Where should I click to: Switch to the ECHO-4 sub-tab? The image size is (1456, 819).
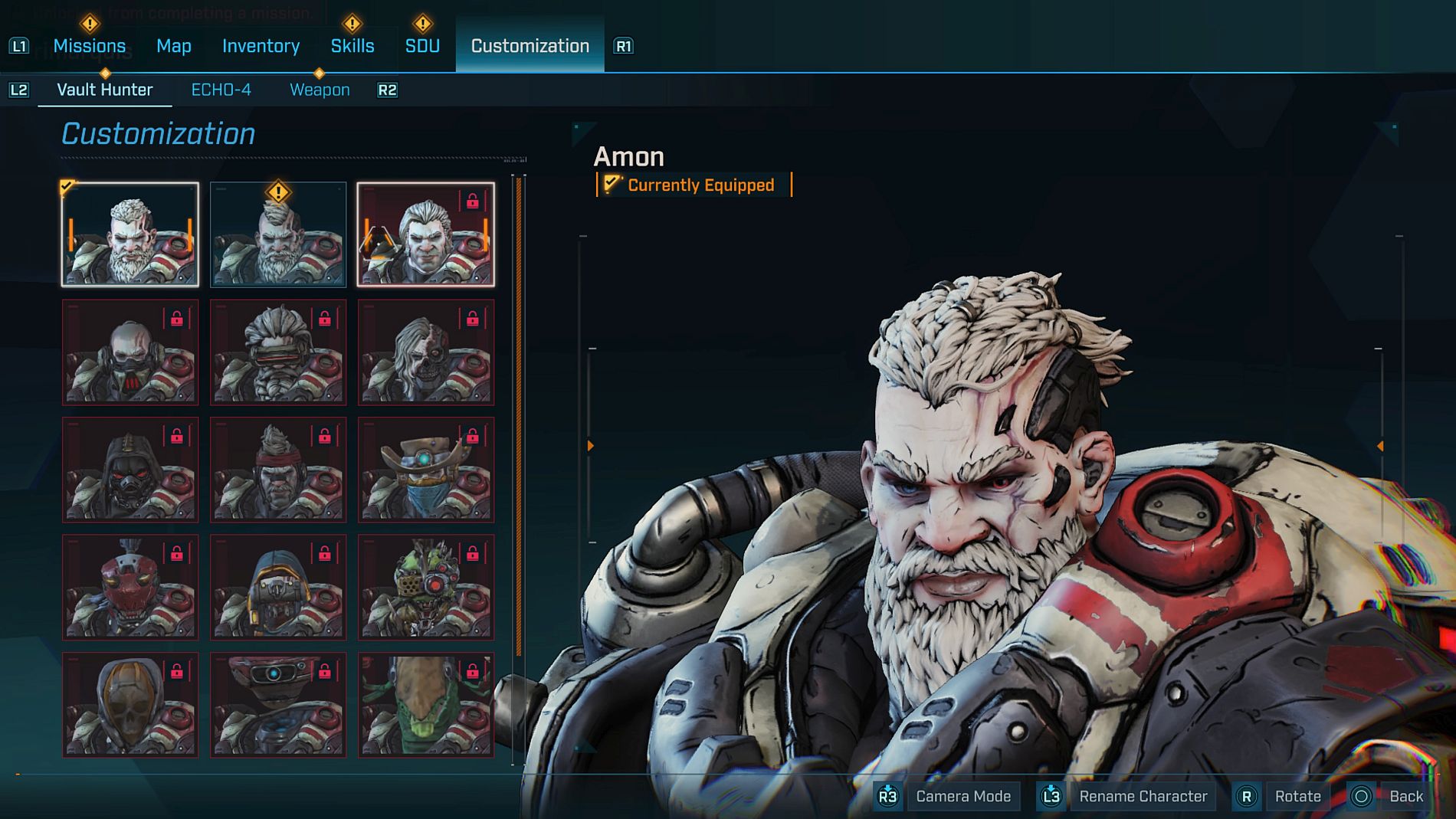tap(221, 90)
